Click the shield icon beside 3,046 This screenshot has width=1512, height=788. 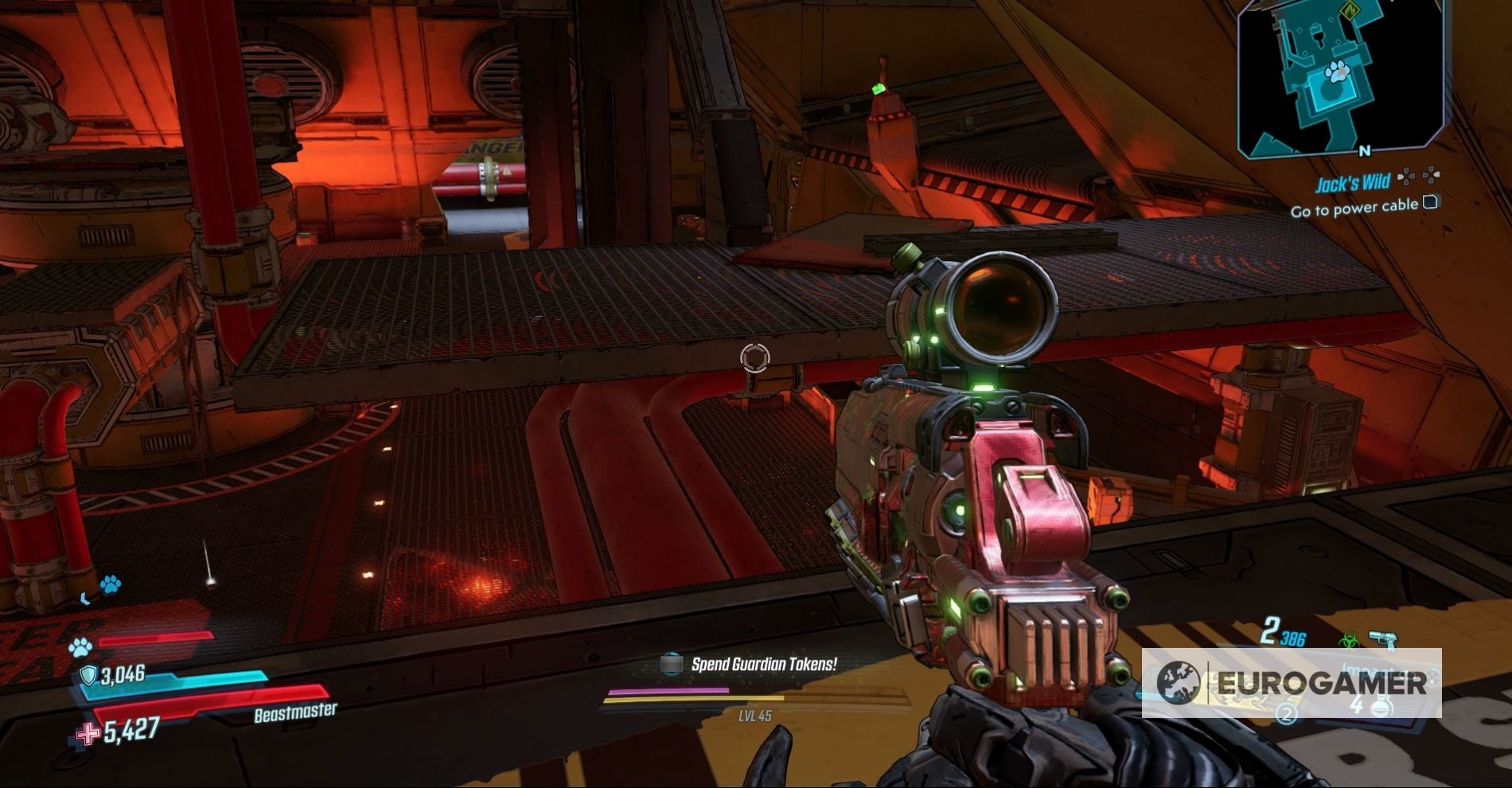(x=89, y=675)
